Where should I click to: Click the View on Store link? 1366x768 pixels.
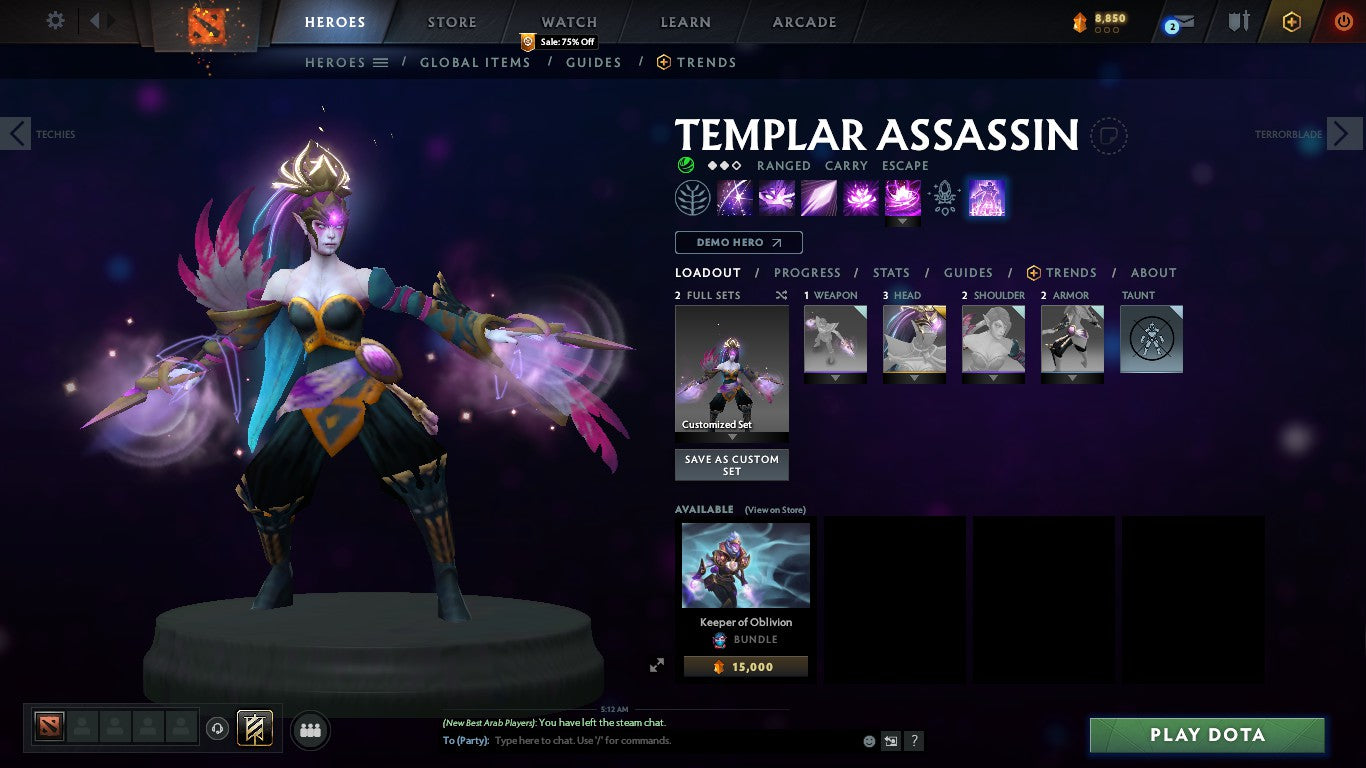pyautogui.click(x=776, y=509)
